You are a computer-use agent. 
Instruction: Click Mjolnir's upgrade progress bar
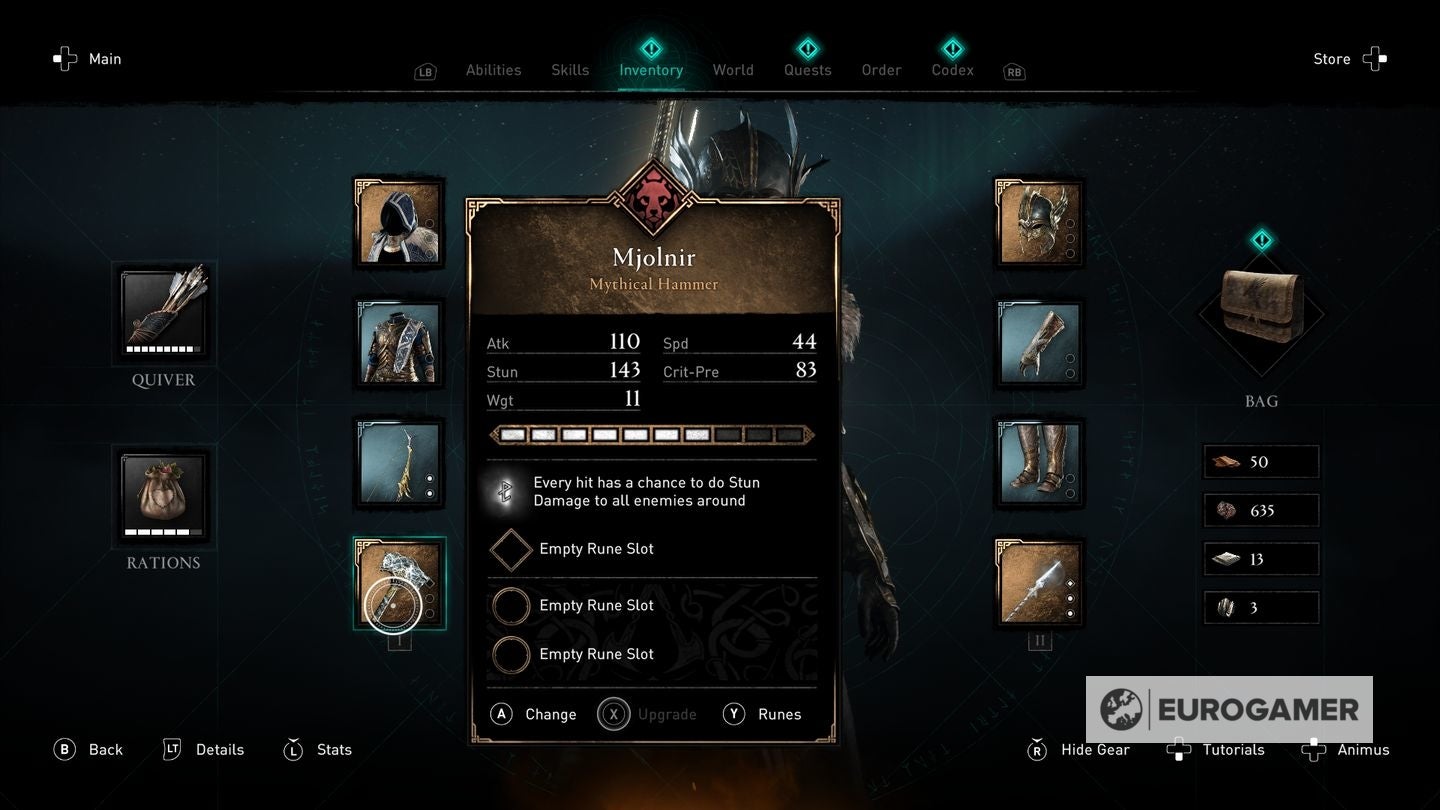[651, 434]
